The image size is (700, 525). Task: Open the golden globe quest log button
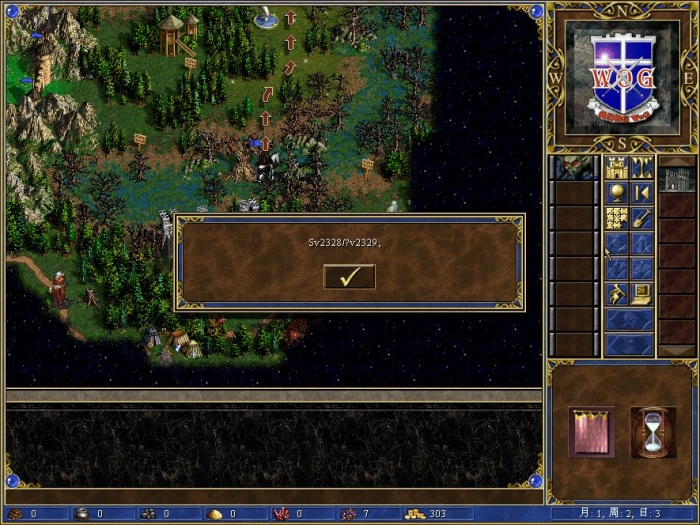pos(616,192)
